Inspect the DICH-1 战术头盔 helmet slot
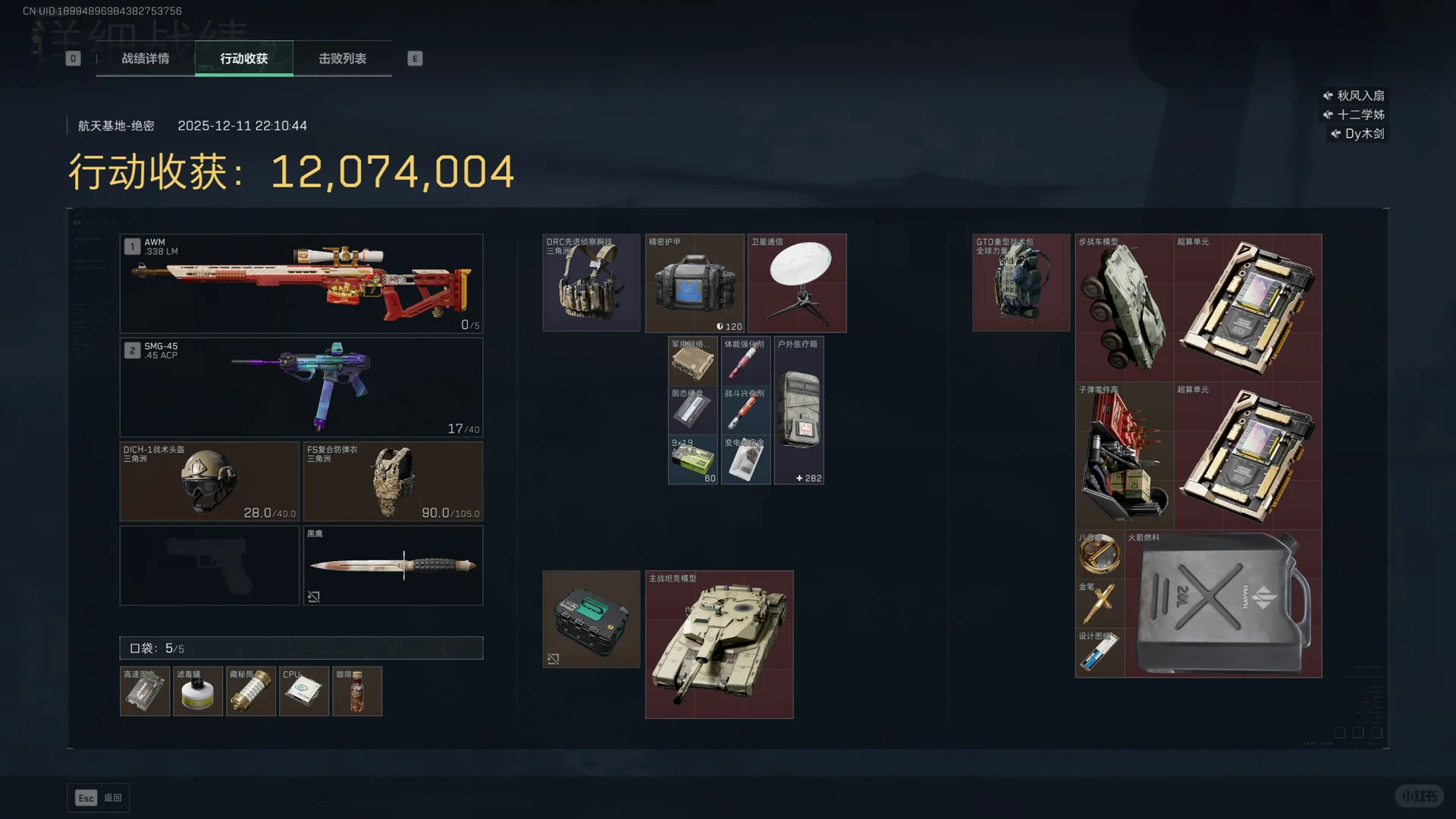This screenshot has height=819, width=1456. click(209, 481)
